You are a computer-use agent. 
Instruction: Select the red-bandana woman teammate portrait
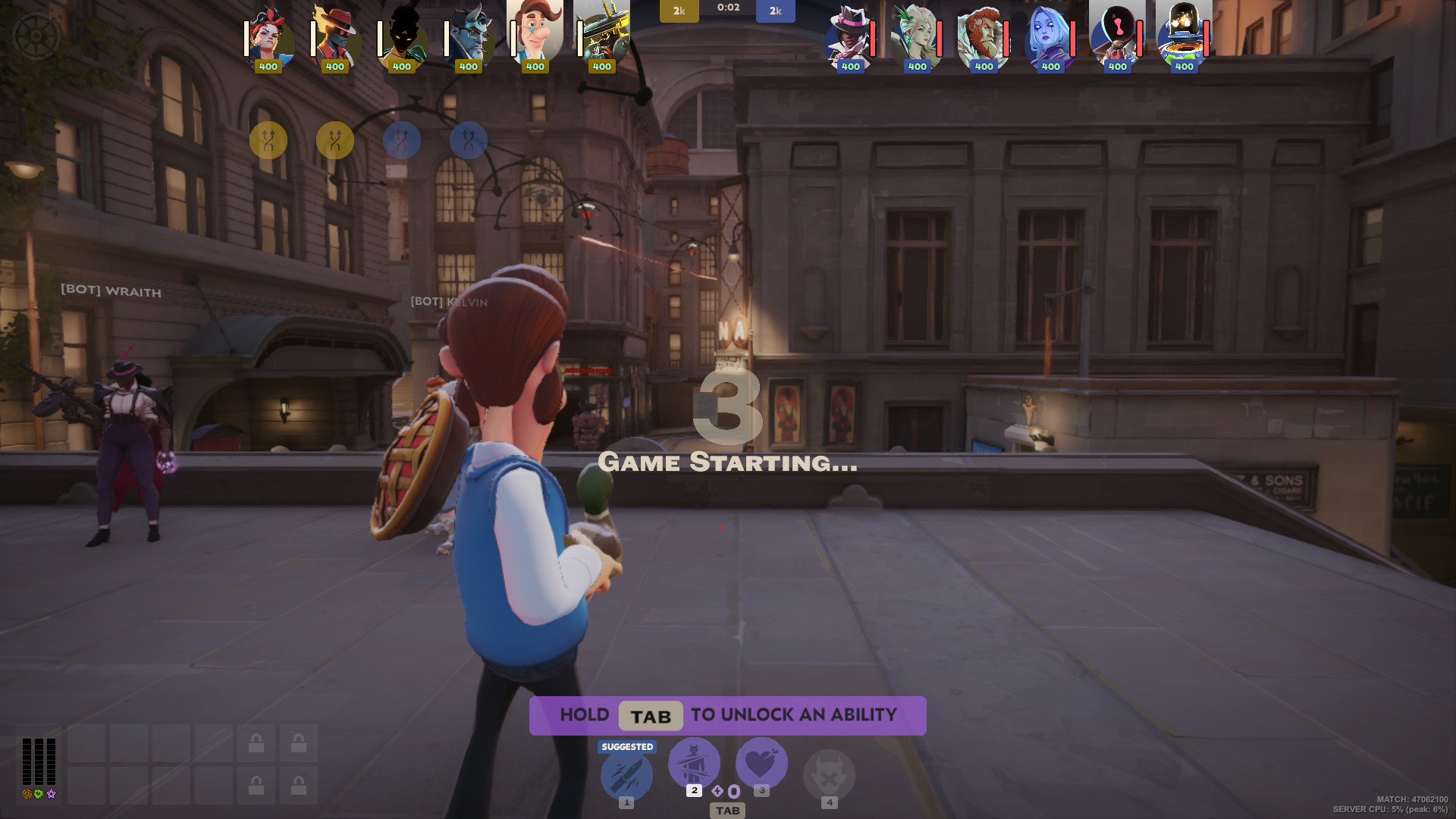[269, 36]
